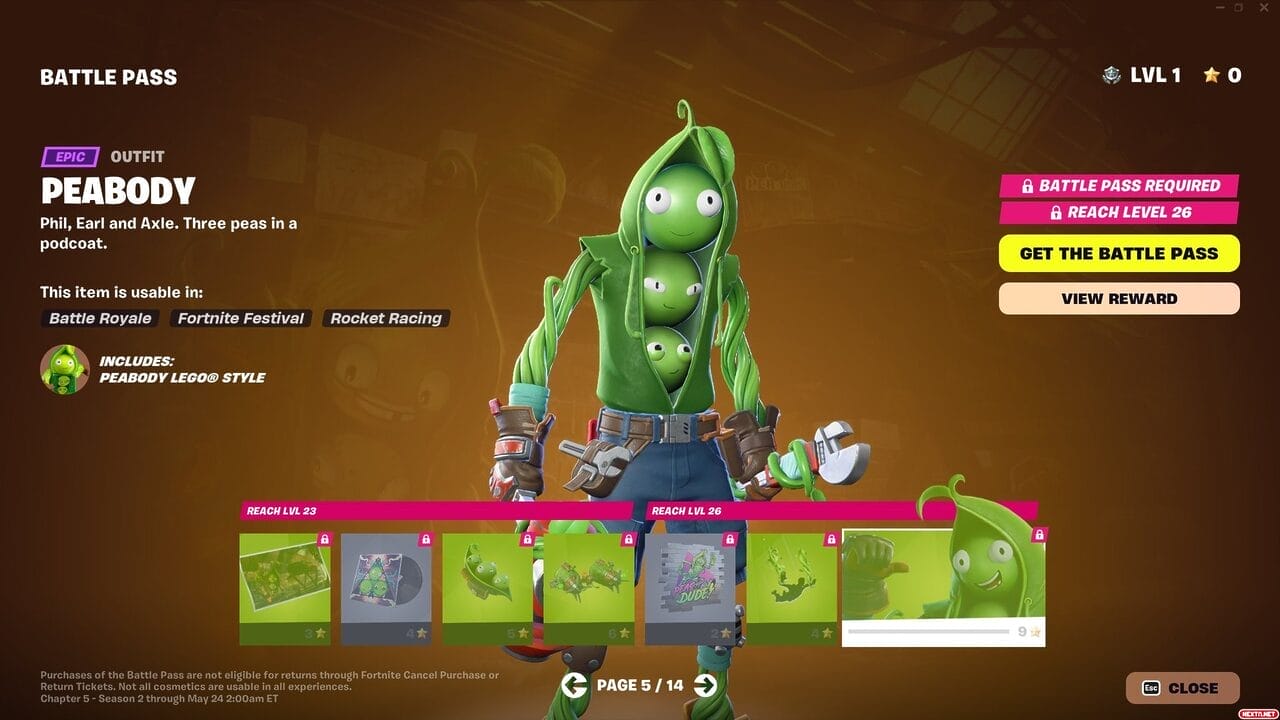Advance to the next Battle Pass page

pyautogui.click(x=705, y=685)
